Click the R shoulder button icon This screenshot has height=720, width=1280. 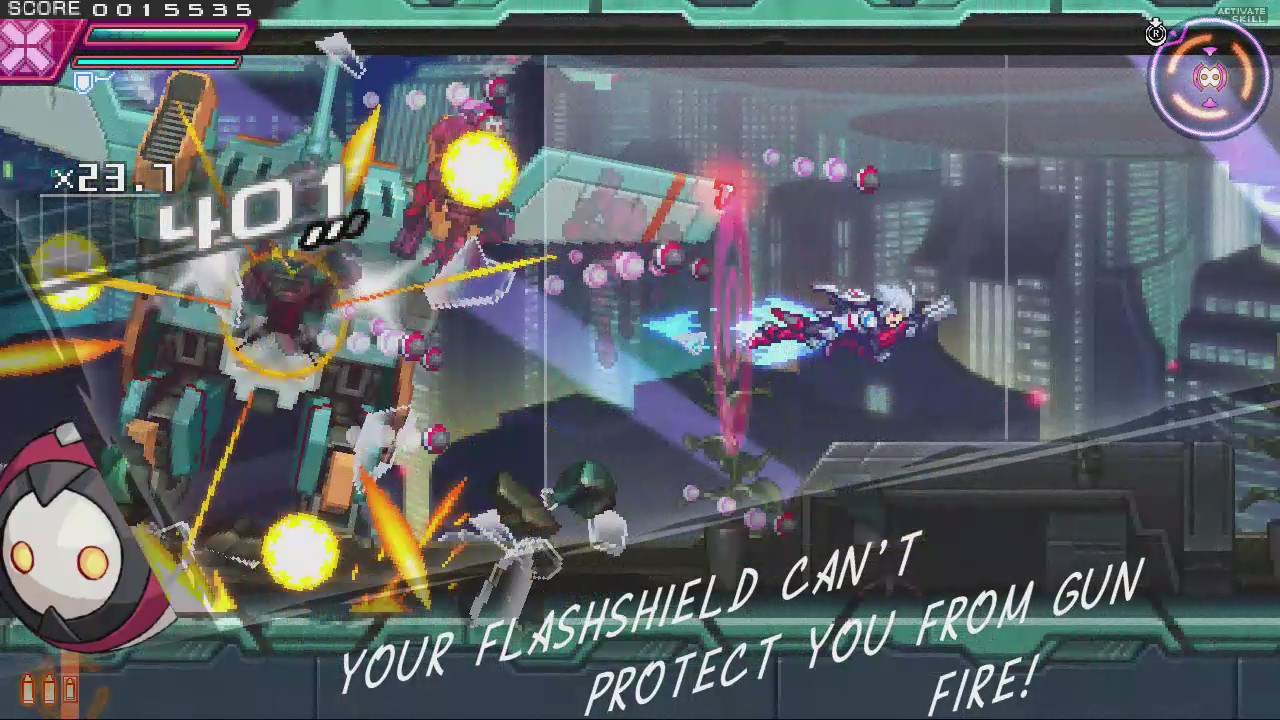(1157, 33)
